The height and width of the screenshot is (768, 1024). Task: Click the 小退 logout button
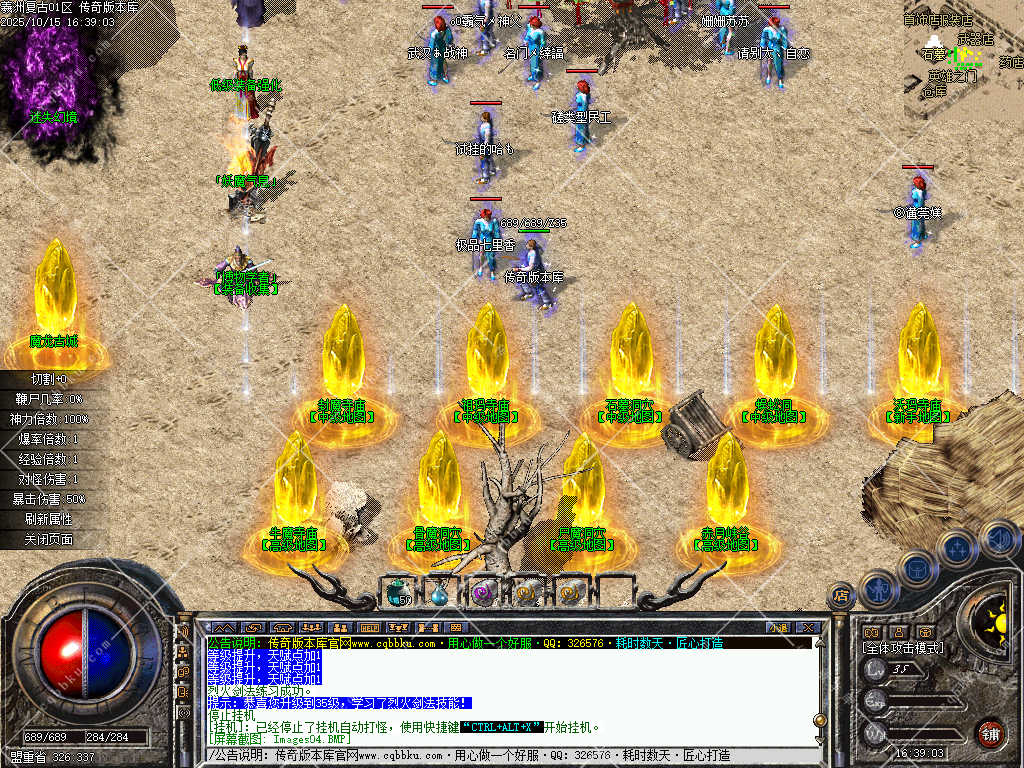click(x=777, y=628)
